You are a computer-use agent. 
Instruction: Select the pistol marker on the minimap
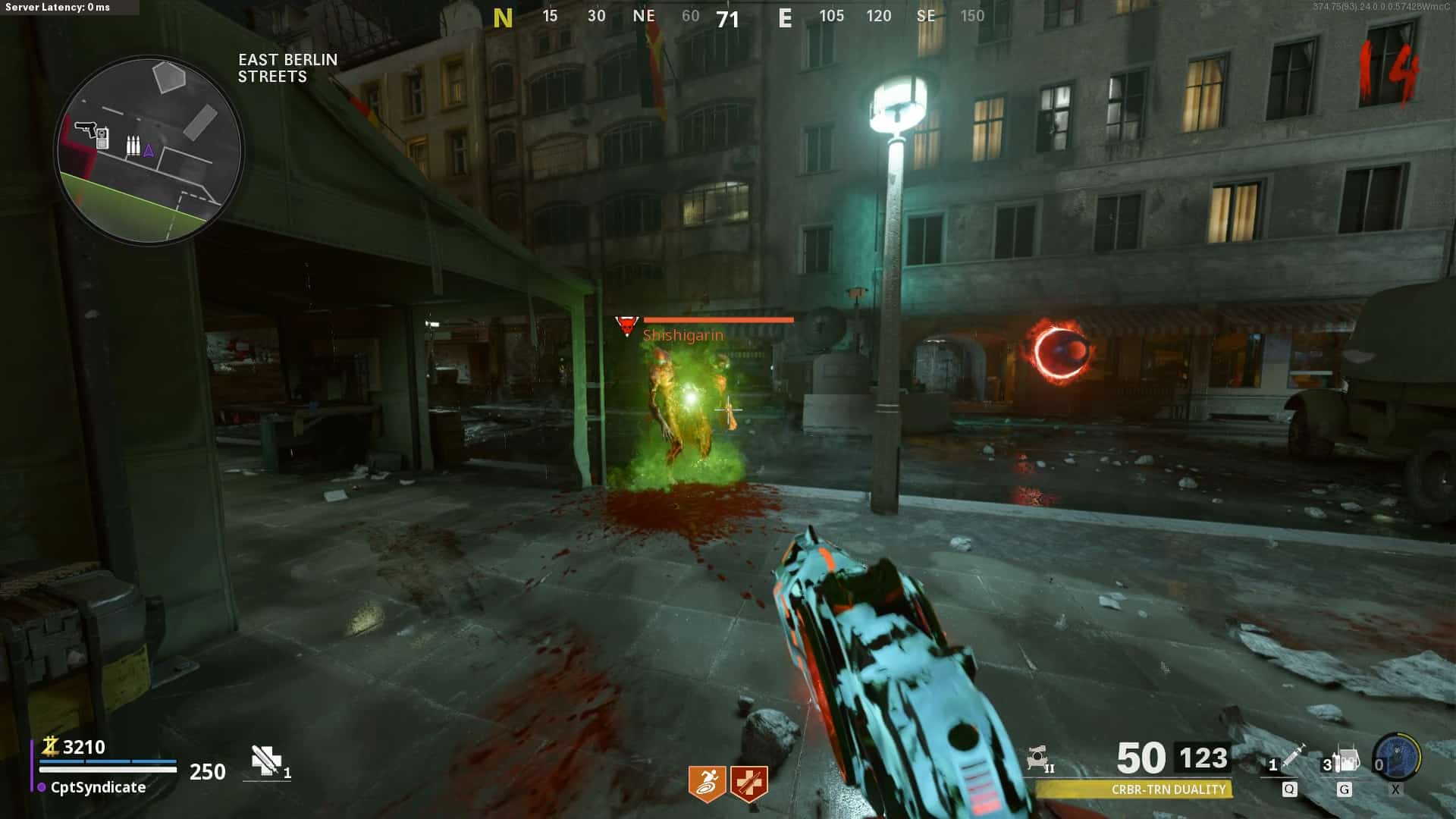[x=85, y=129]
